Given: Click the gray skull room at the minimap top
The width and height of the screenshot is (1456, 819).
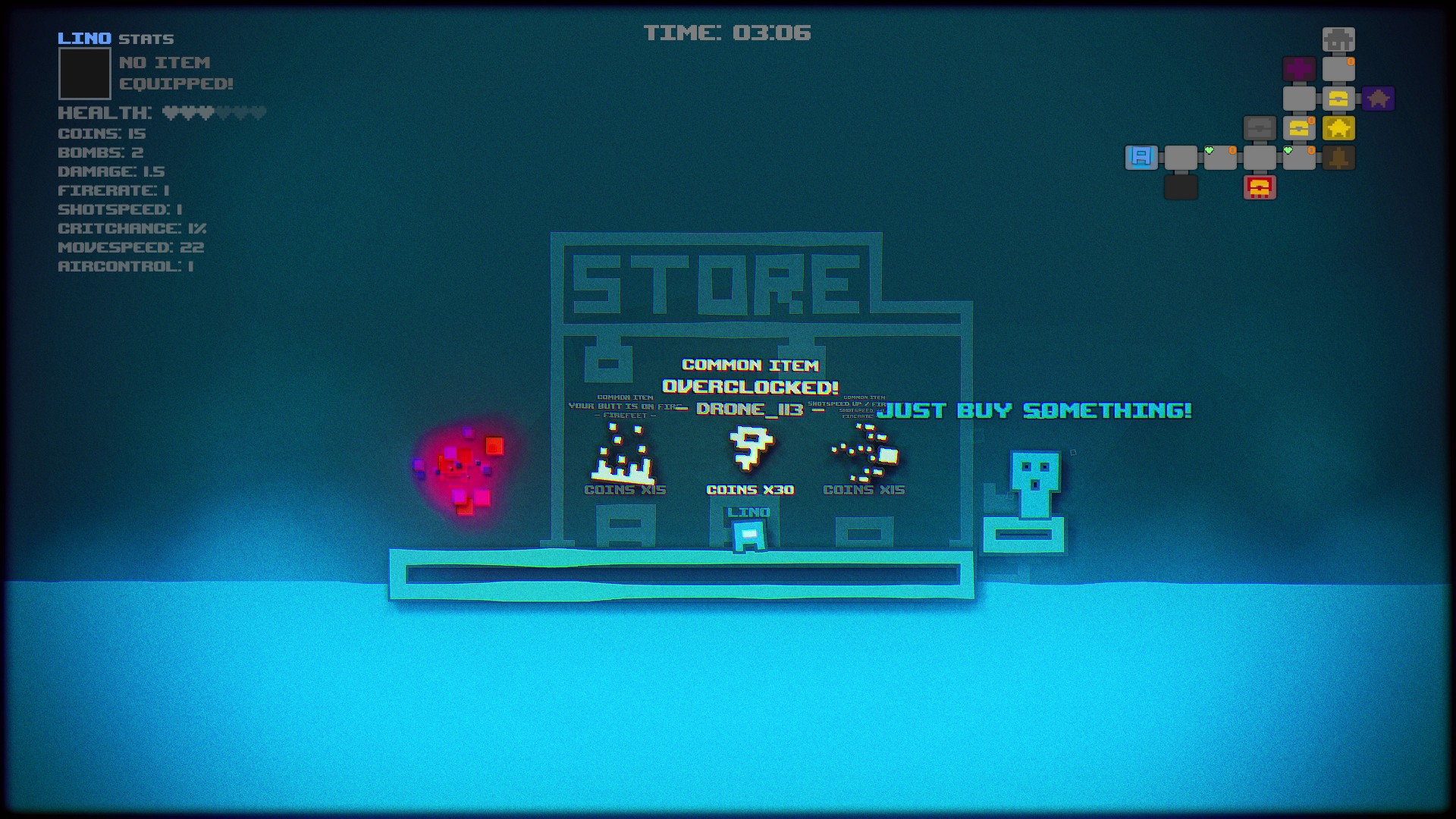Looking at the screenshot, I should 1339,39.
